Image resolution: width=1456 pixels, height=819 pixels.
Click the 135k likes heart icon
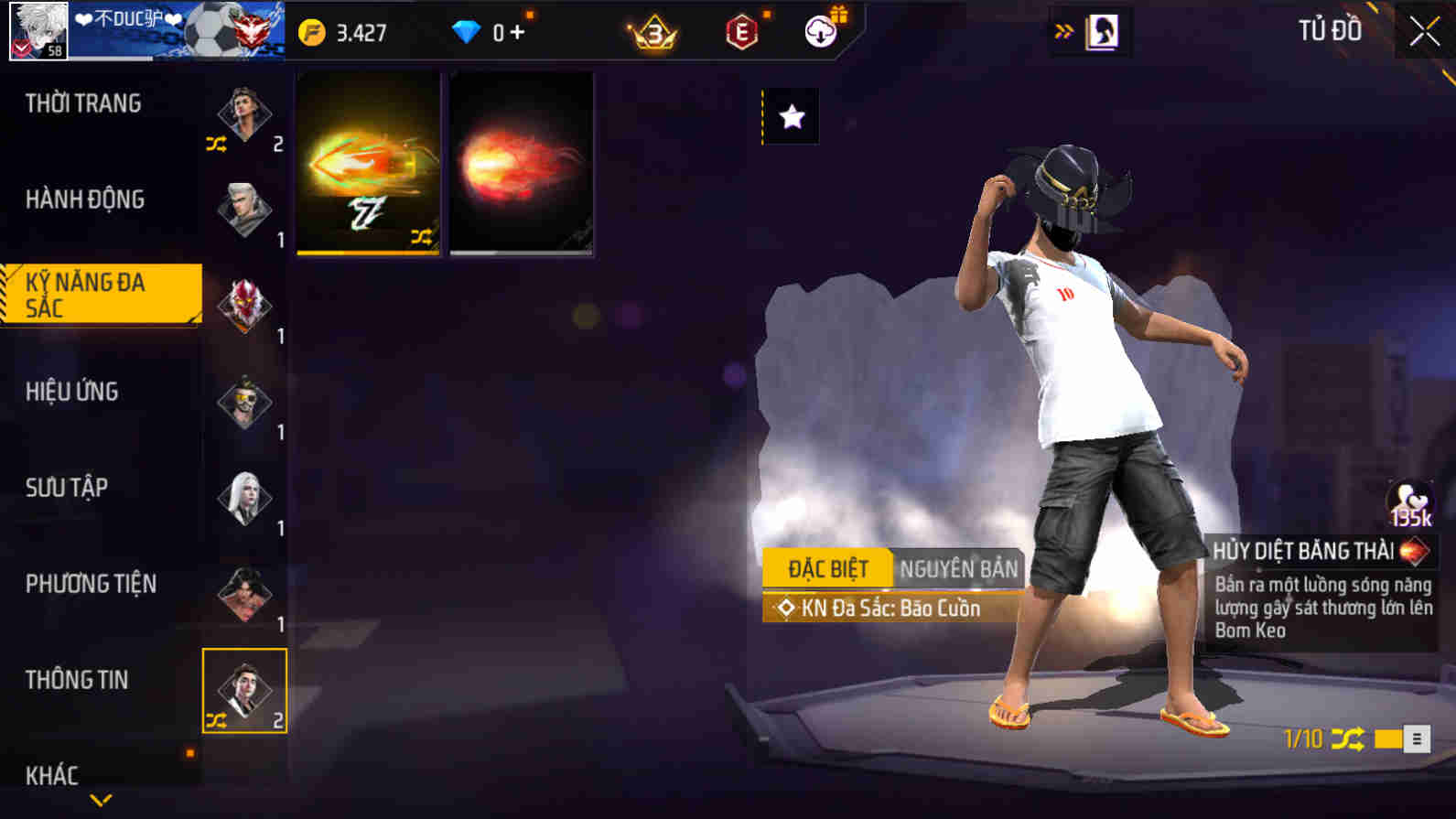click(x=1409, y=499)
